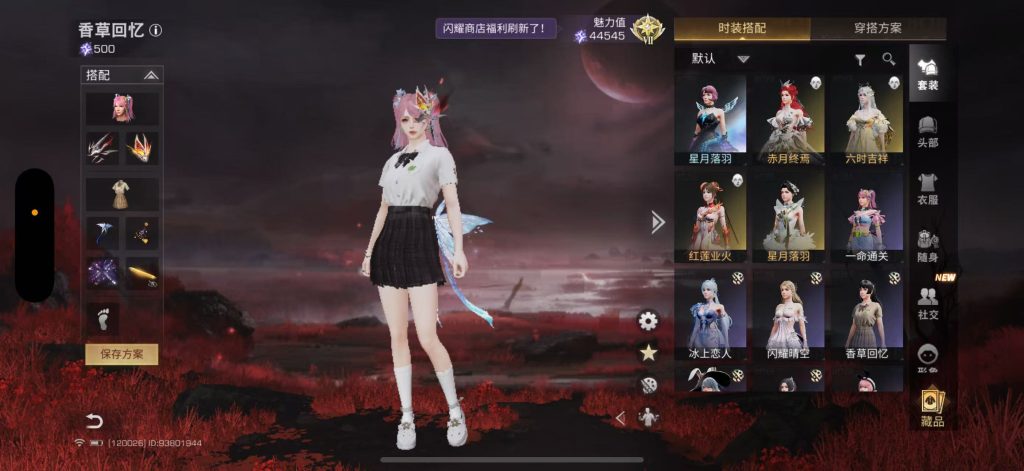Choose the 六时吉祥 outfit
Viewport: 1024px width, 471px height.
pos(867,120)
